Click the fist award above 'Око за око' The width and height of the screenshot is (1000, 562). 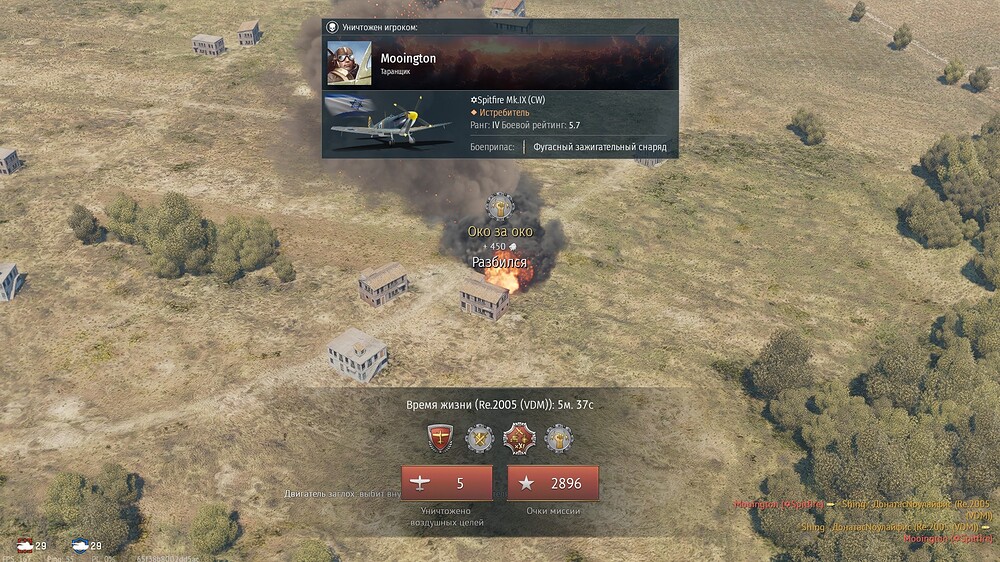click(500, 207)
